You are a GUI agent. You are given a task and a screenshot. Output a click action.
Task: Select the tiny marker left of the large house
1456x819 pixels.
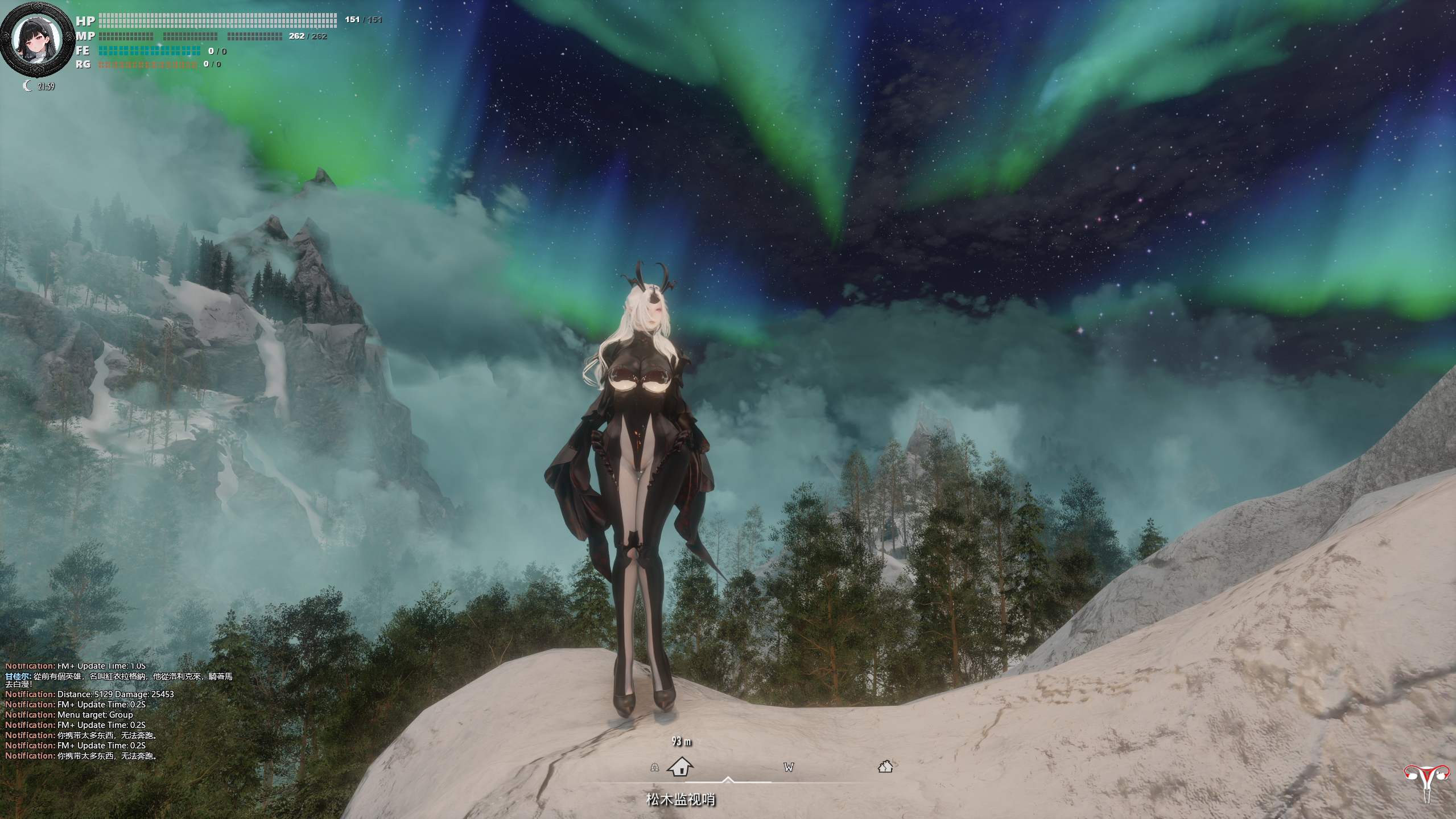pyautogui.click(x=654, y=768)
